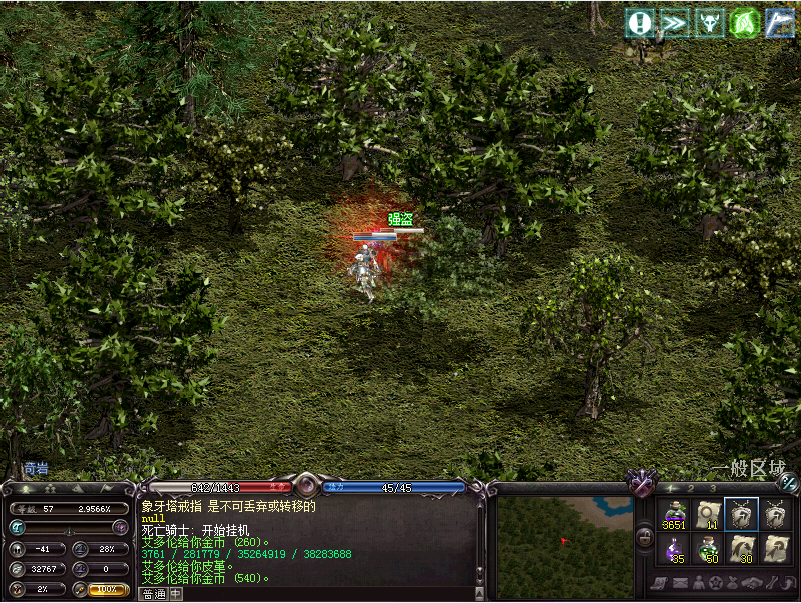
Task: Click the exclamation mark buff icon
Action: click(641, 23)
